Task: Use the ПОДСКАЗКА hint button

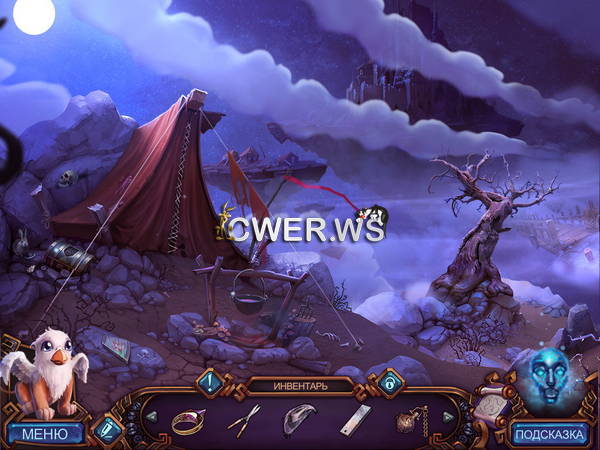Action: (551, 433)
